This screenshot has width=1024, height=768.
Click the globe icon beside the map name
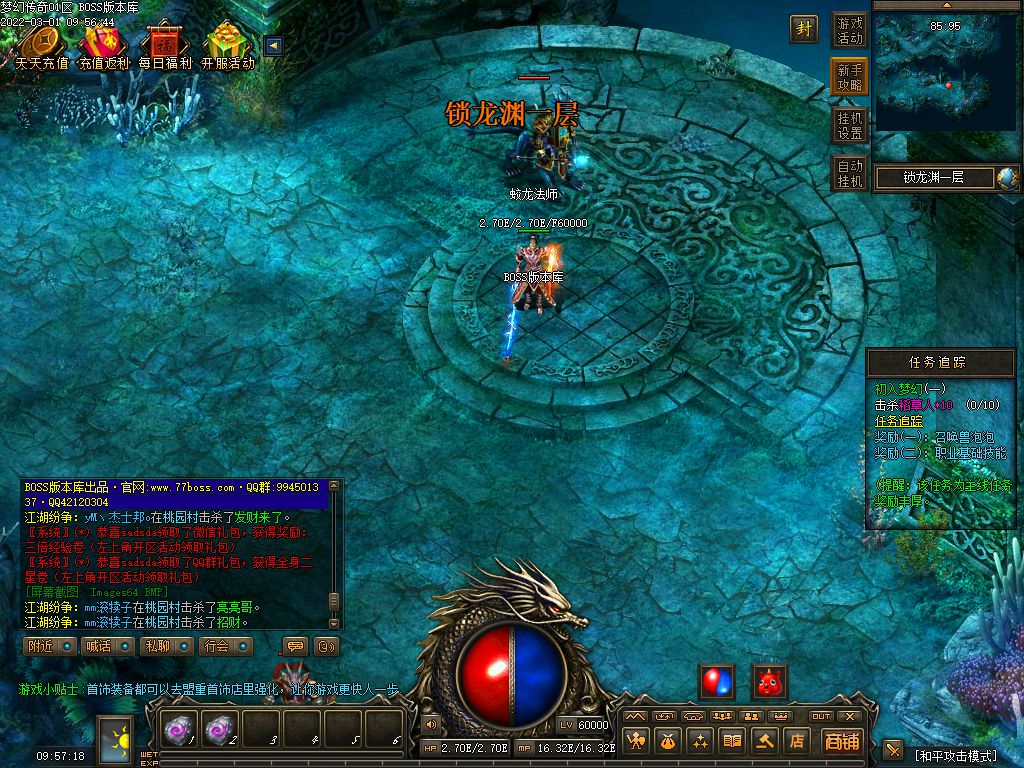pyautogui.click(x=1007, y=178)
